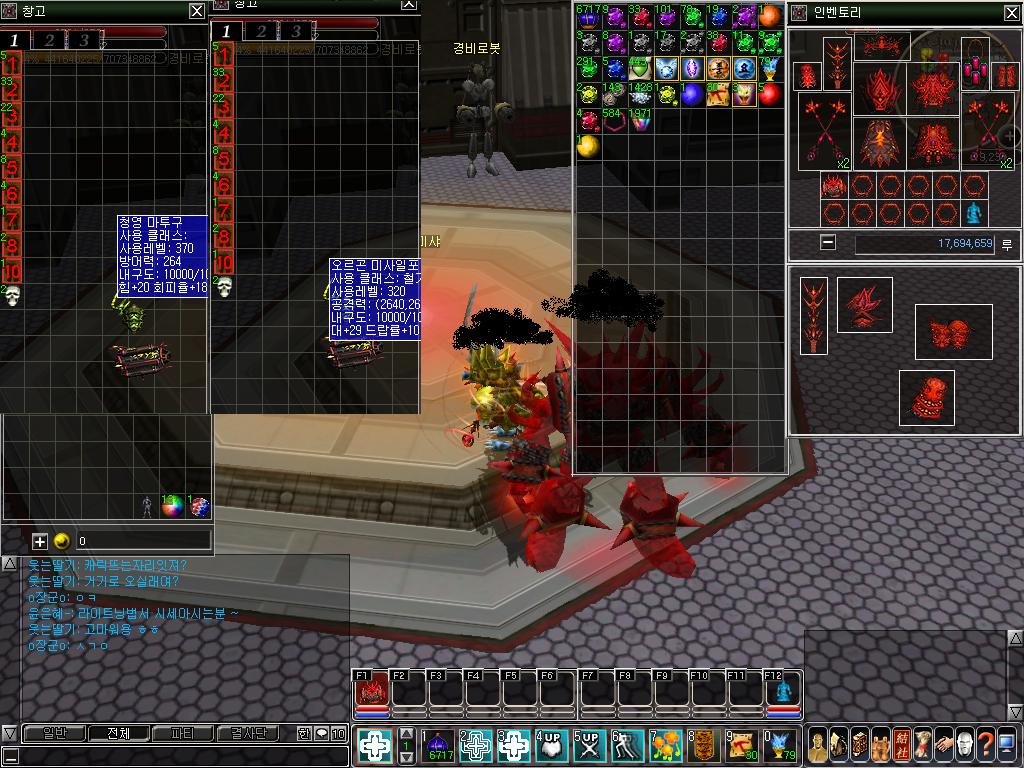Click the 結社 guild icon in the menu bar
Screen dimensions: 1024x768
pos(901,744)
